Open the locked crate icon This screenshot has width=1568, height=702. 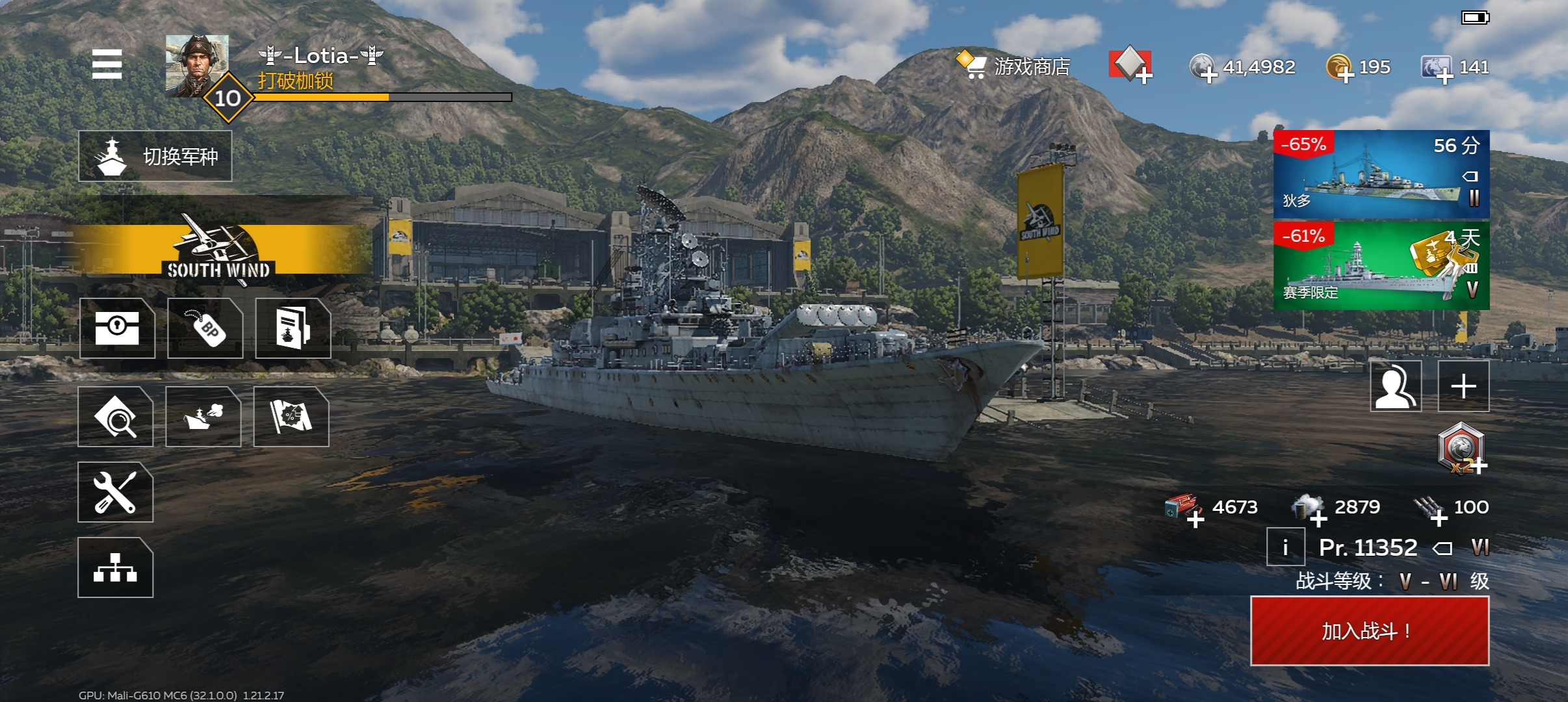pyautogui.click(x=117, y=328)
